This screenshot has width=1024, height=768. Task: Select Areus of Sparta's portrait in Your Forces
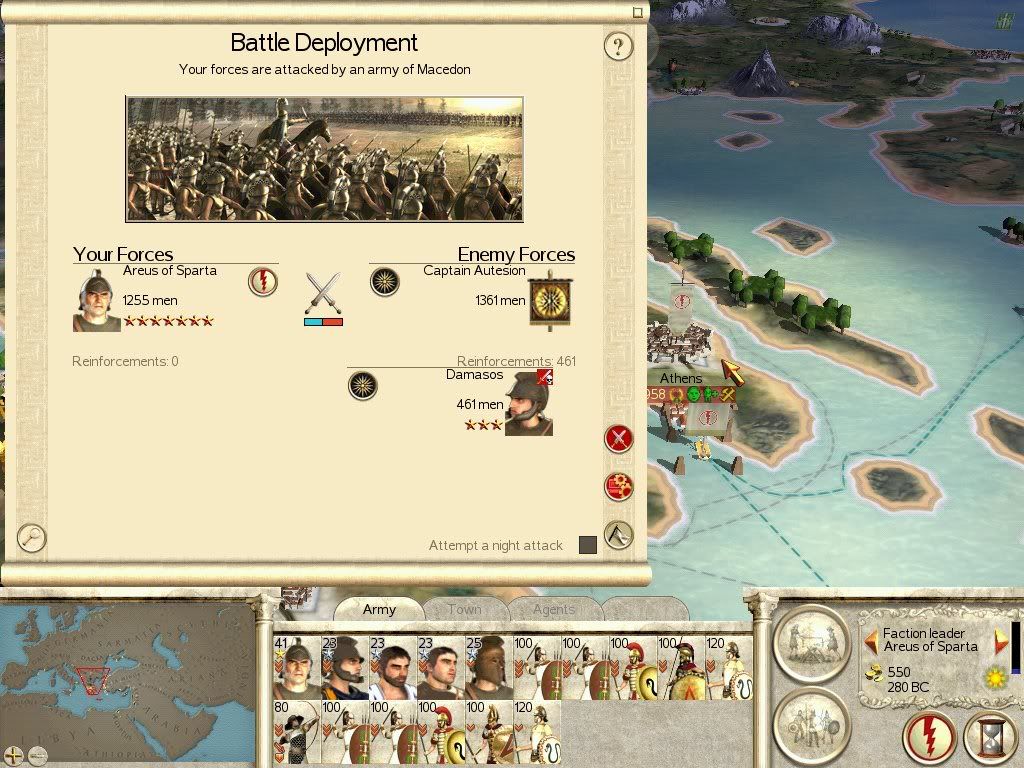[96, 299]
